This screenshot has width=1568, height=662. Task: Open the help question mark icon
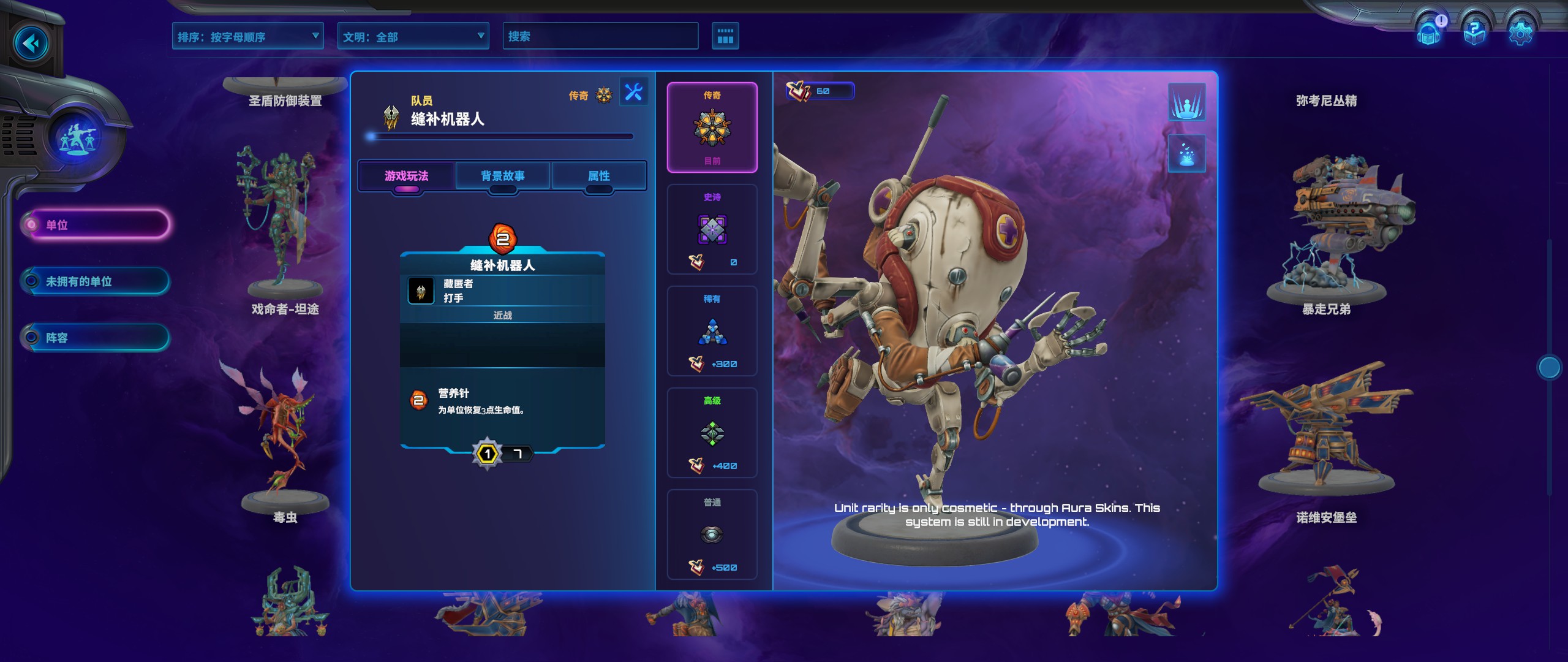click(1474, 31)
